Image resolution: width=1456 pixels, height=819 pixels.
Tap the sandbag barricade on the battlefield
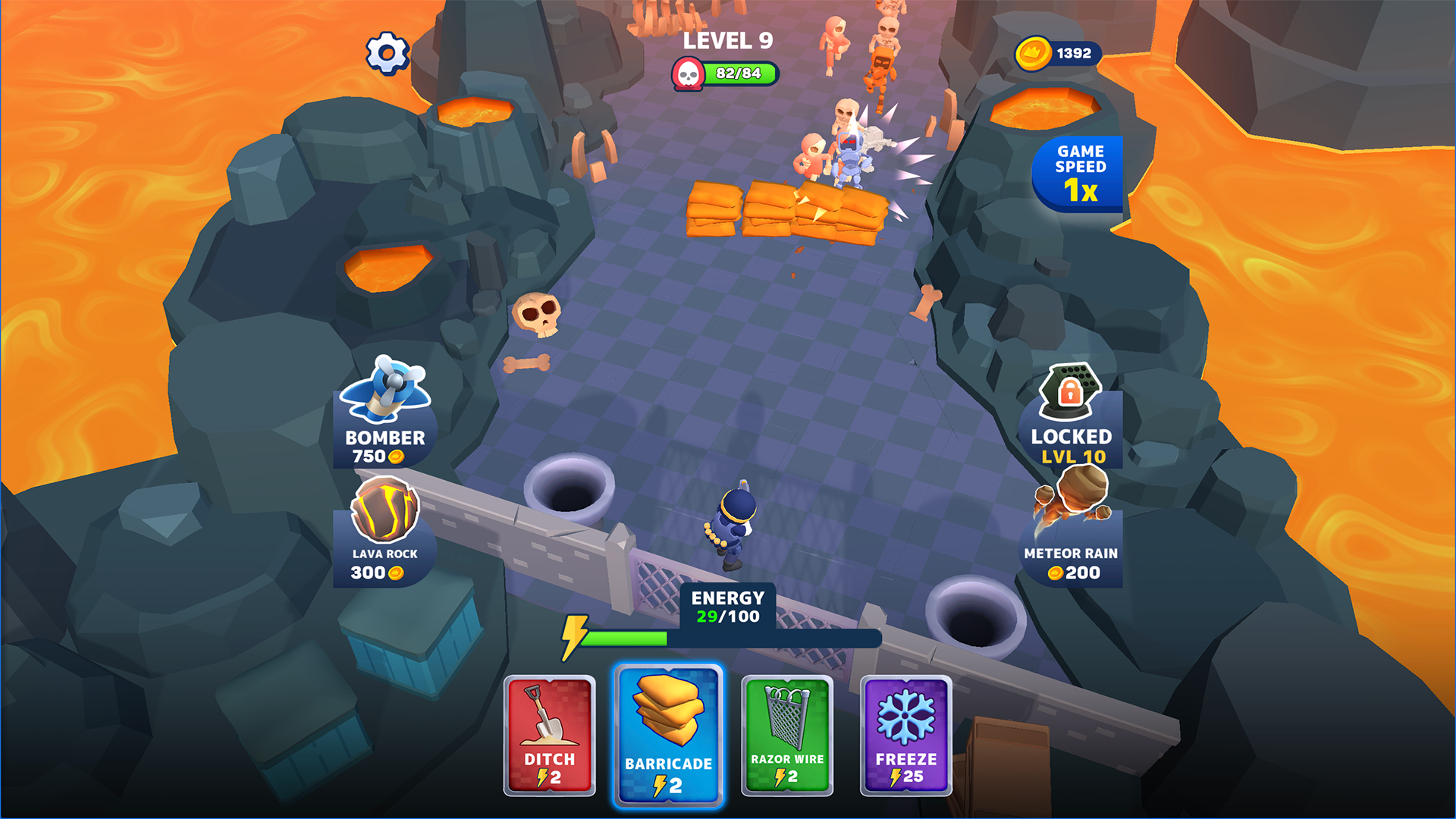(785, 212)
